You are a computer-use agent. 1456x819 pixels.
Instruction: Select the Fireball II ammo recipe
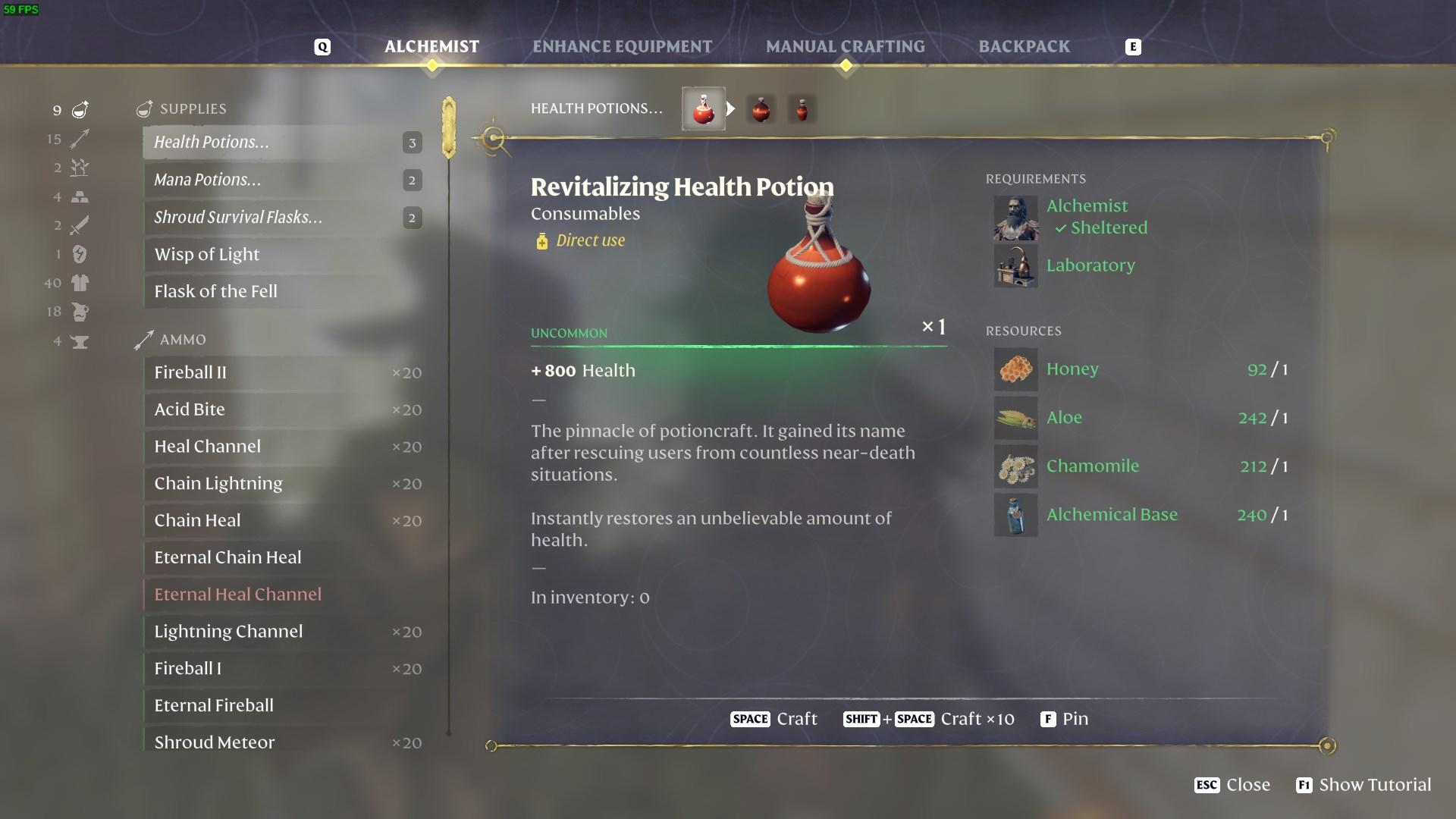pyautogui.click(x=282, y=372)
